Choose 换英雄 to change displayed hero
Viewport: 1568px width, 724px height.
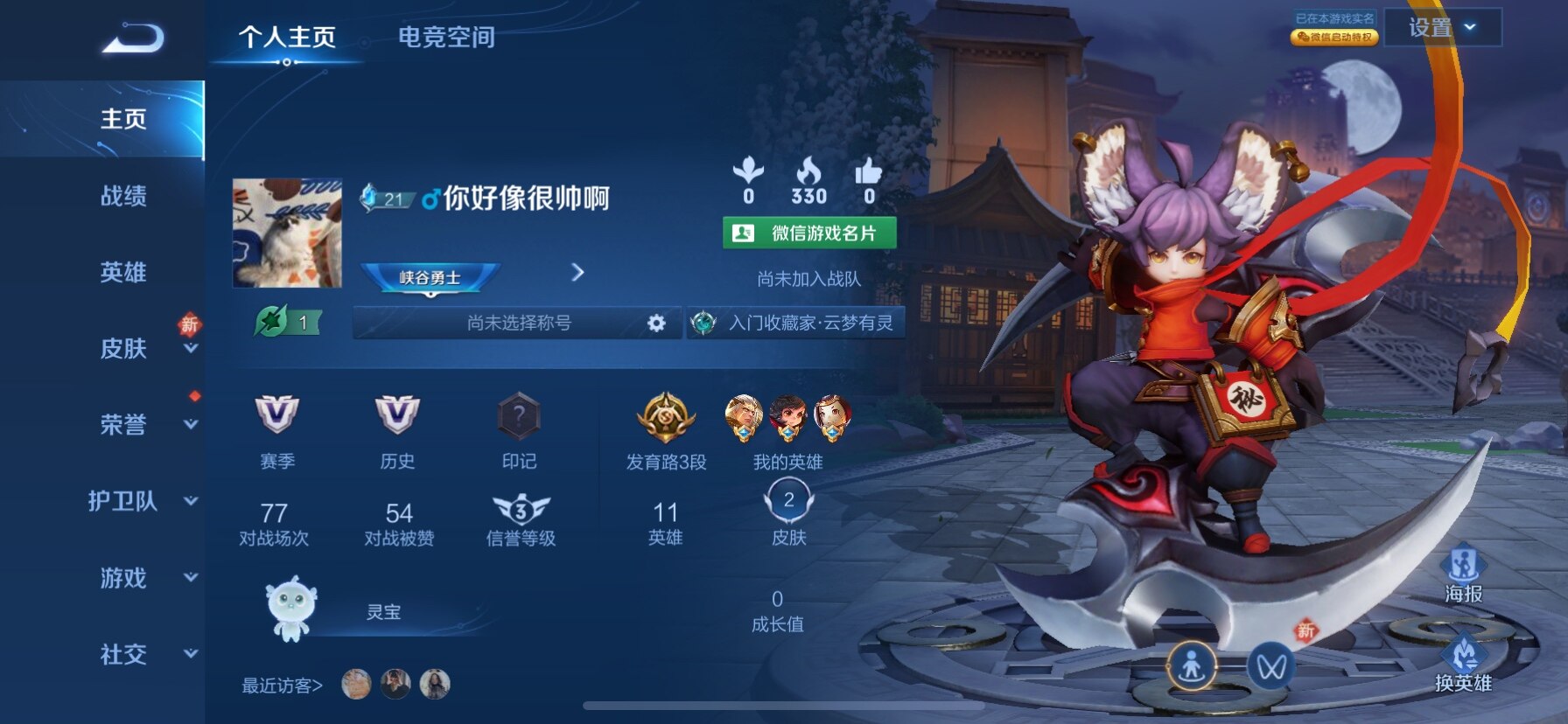[1463, 665]
